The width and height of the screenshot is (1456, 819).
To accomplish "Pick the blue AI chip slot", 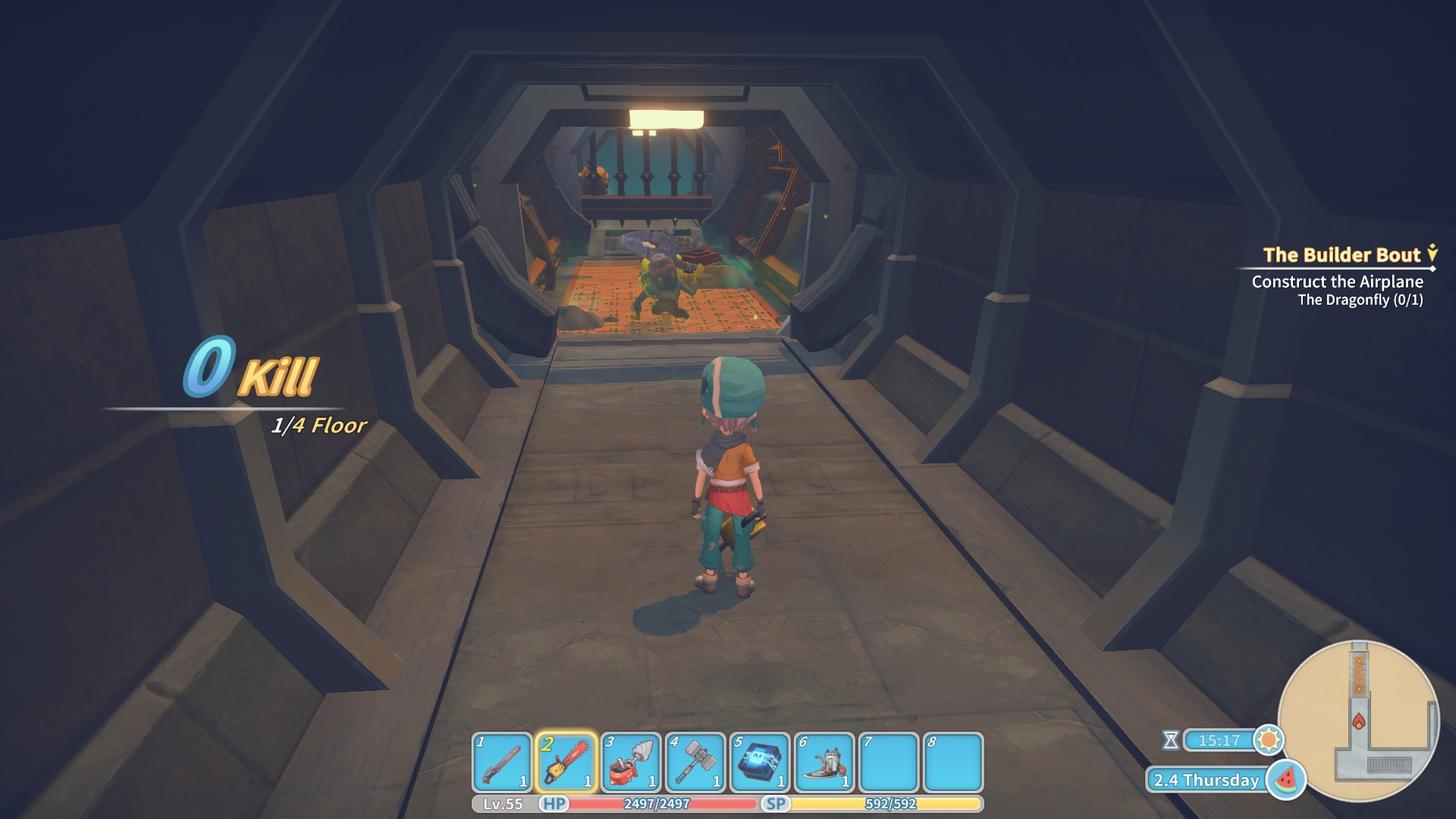I will pyautogui.click(x=760, y=762).
